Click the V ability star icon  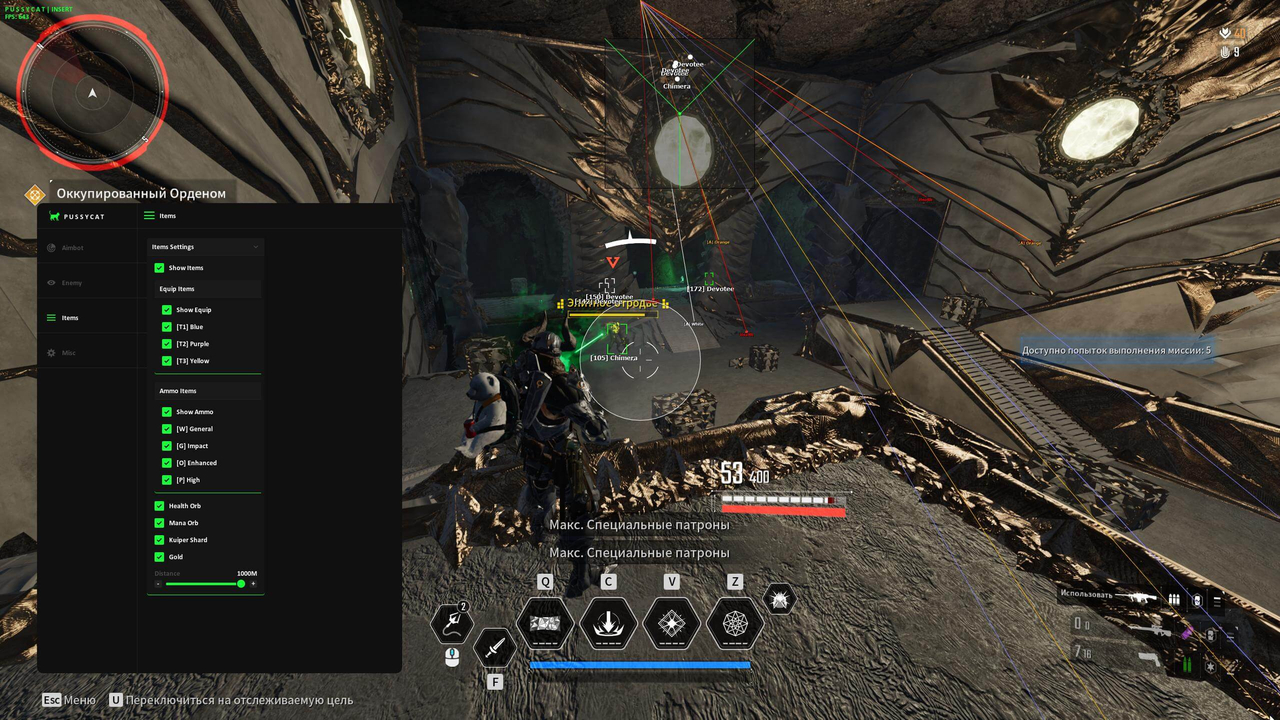click(x=672, y=622)
